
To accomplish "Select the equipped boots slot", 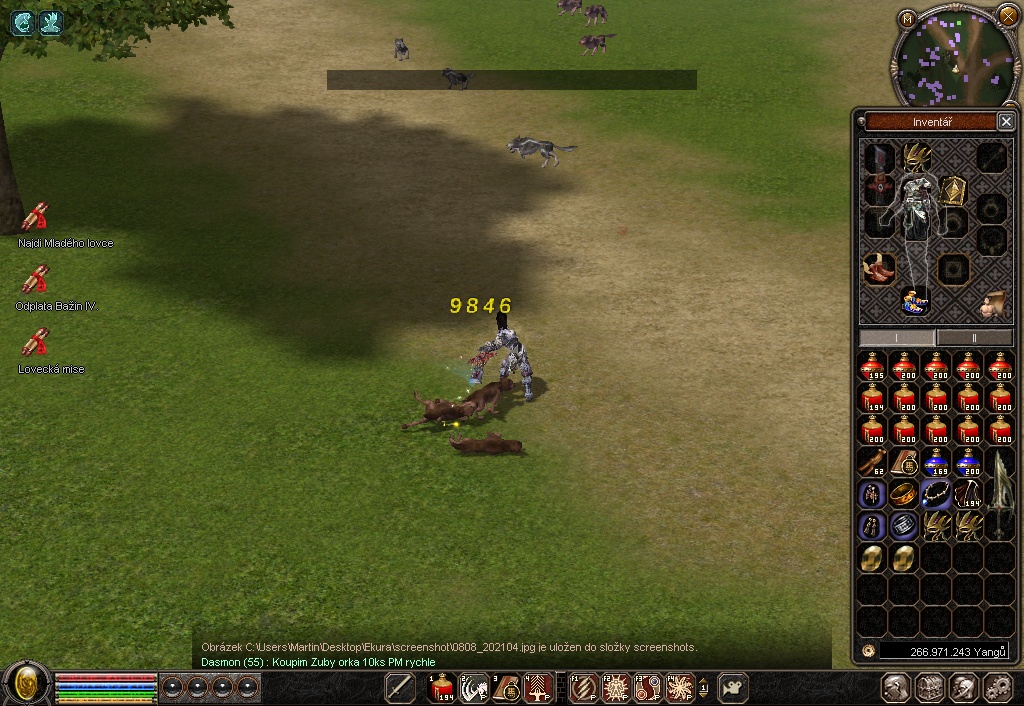I will click(x=879, y=269).
